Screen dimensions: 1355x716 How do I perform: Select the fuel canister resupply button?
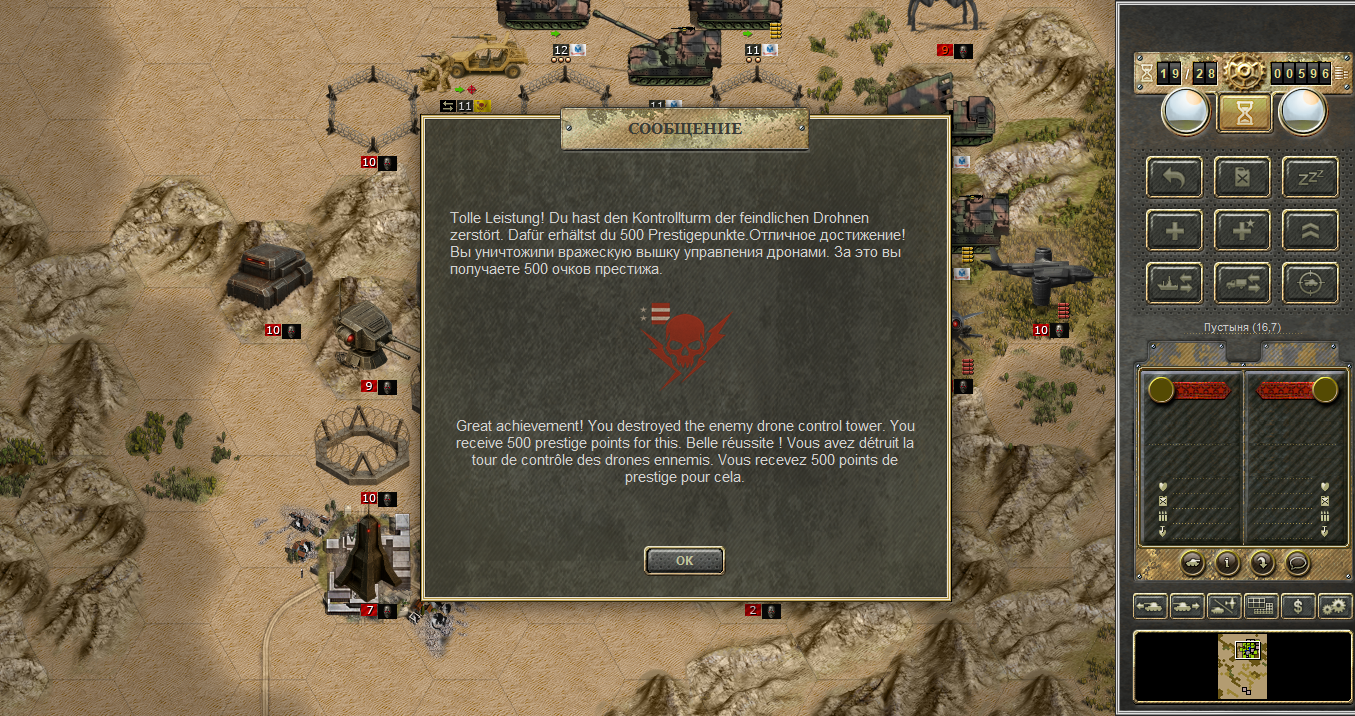(1242, 178)
